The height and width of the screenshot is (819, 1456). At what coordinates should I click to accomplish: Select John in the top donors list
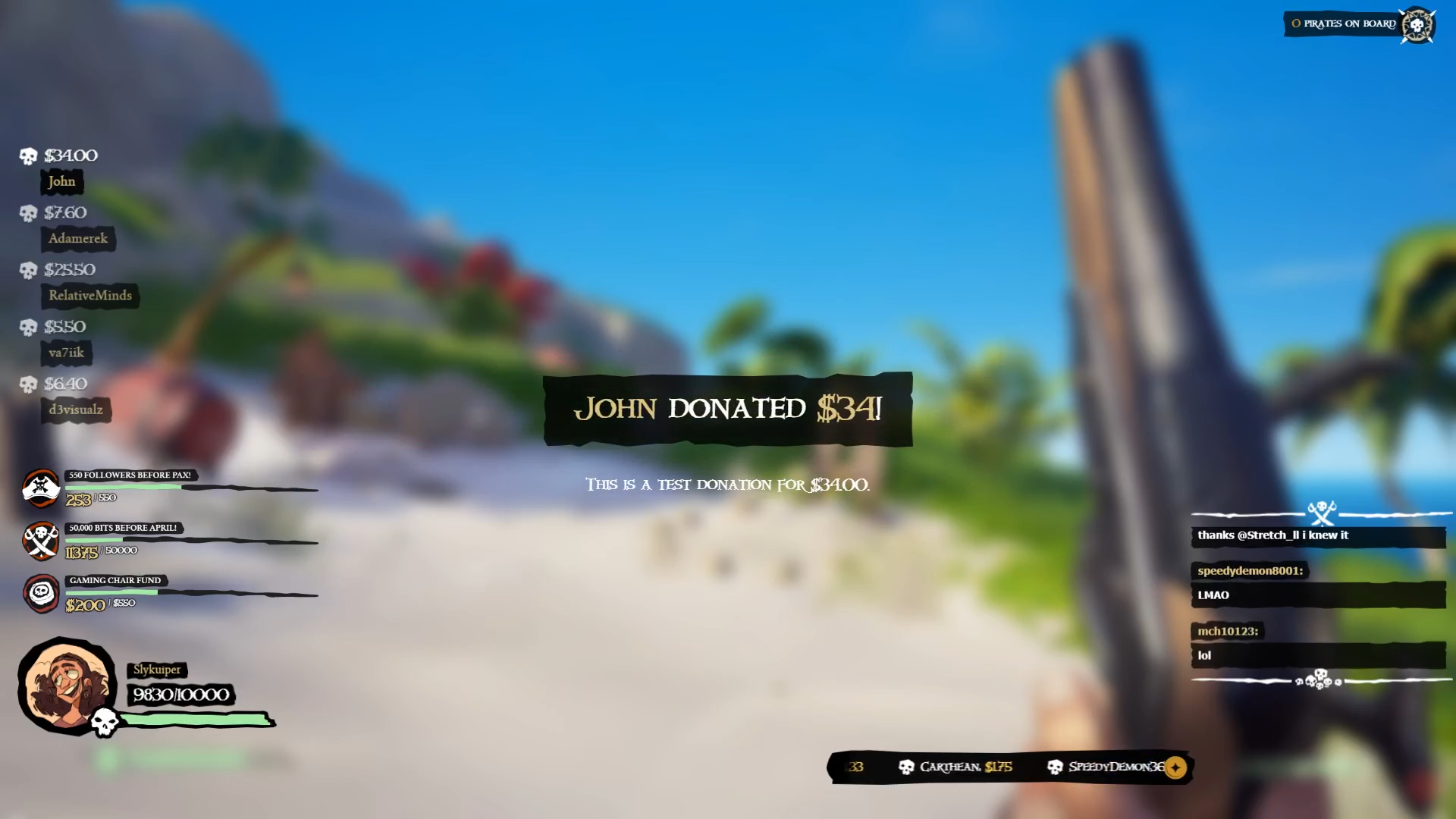[61, 181]
